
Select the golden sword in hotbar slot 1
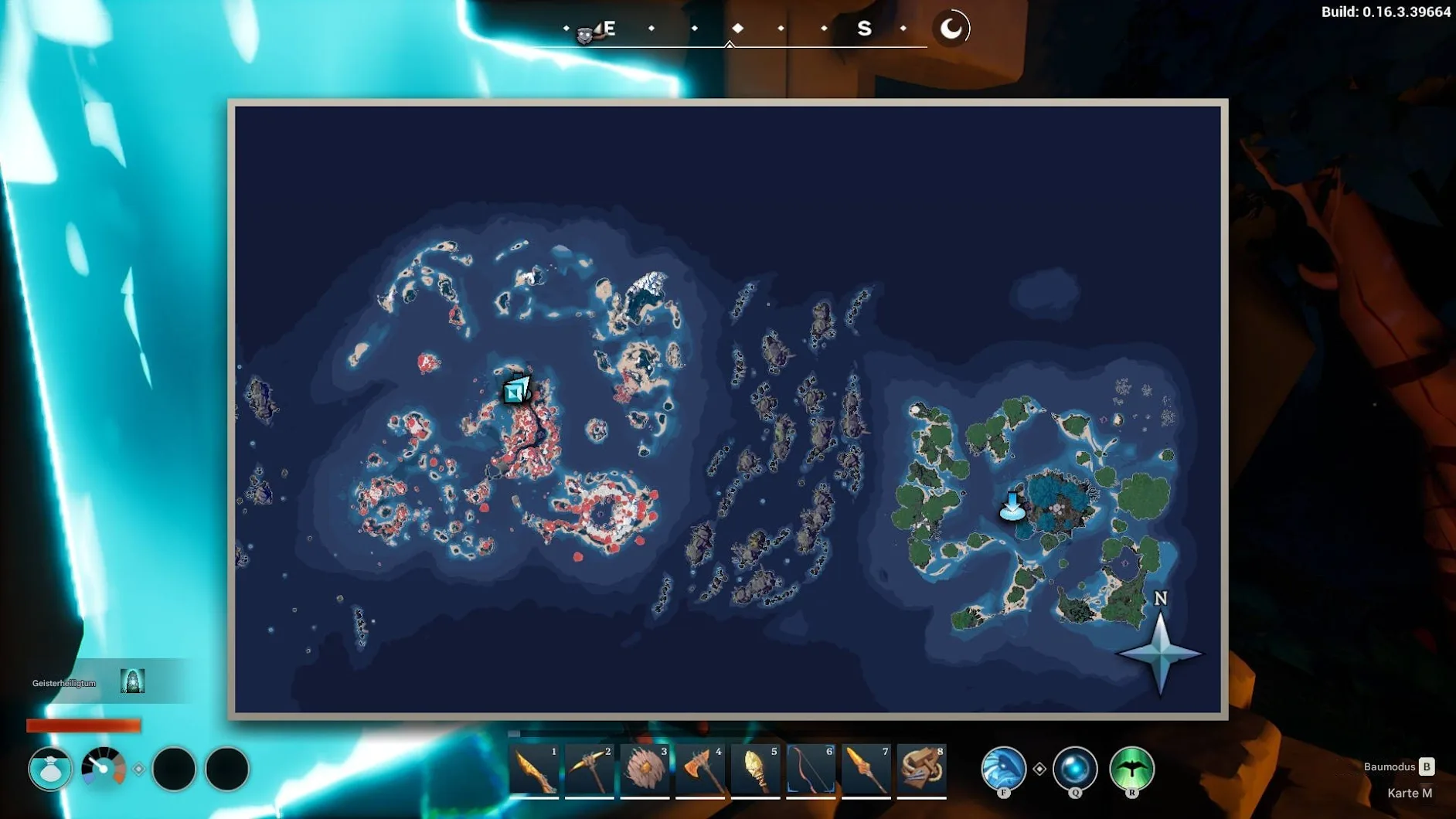point(534,770)
